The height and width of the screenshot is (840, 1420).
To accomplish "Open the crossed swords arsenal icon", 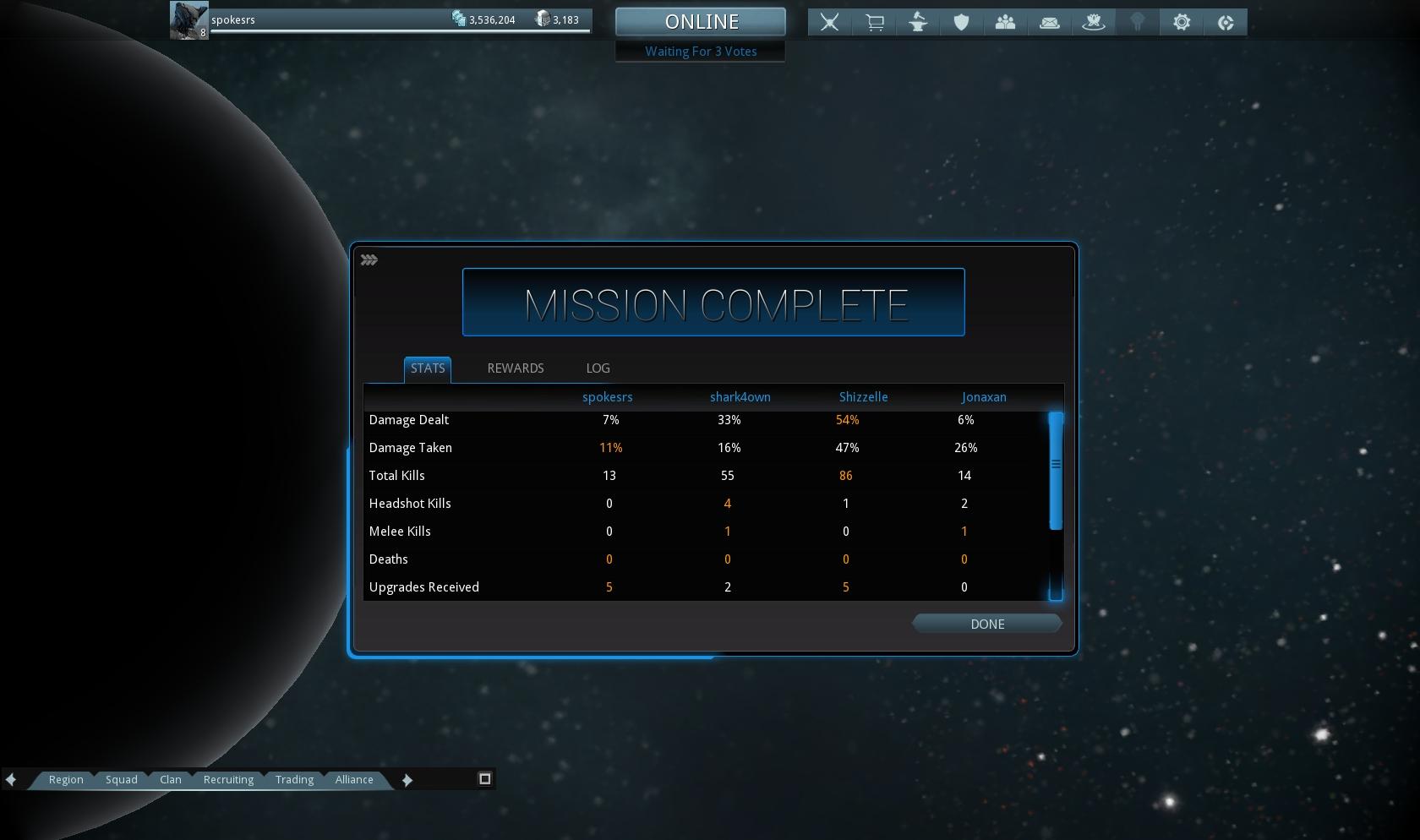I will tap(830, 23).
